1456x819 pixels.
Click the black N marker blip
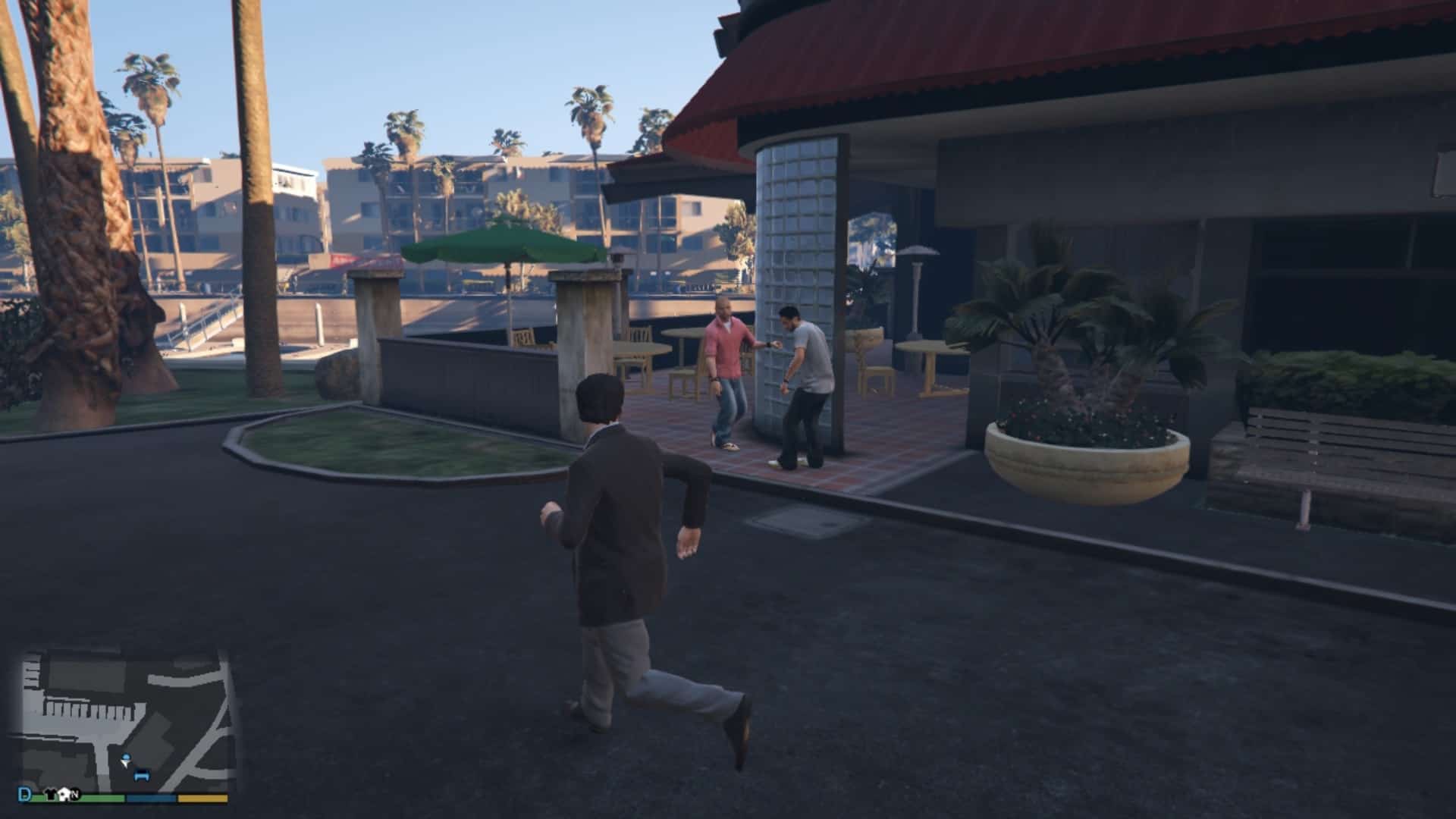pyautogui.click(x=76, y=794)
